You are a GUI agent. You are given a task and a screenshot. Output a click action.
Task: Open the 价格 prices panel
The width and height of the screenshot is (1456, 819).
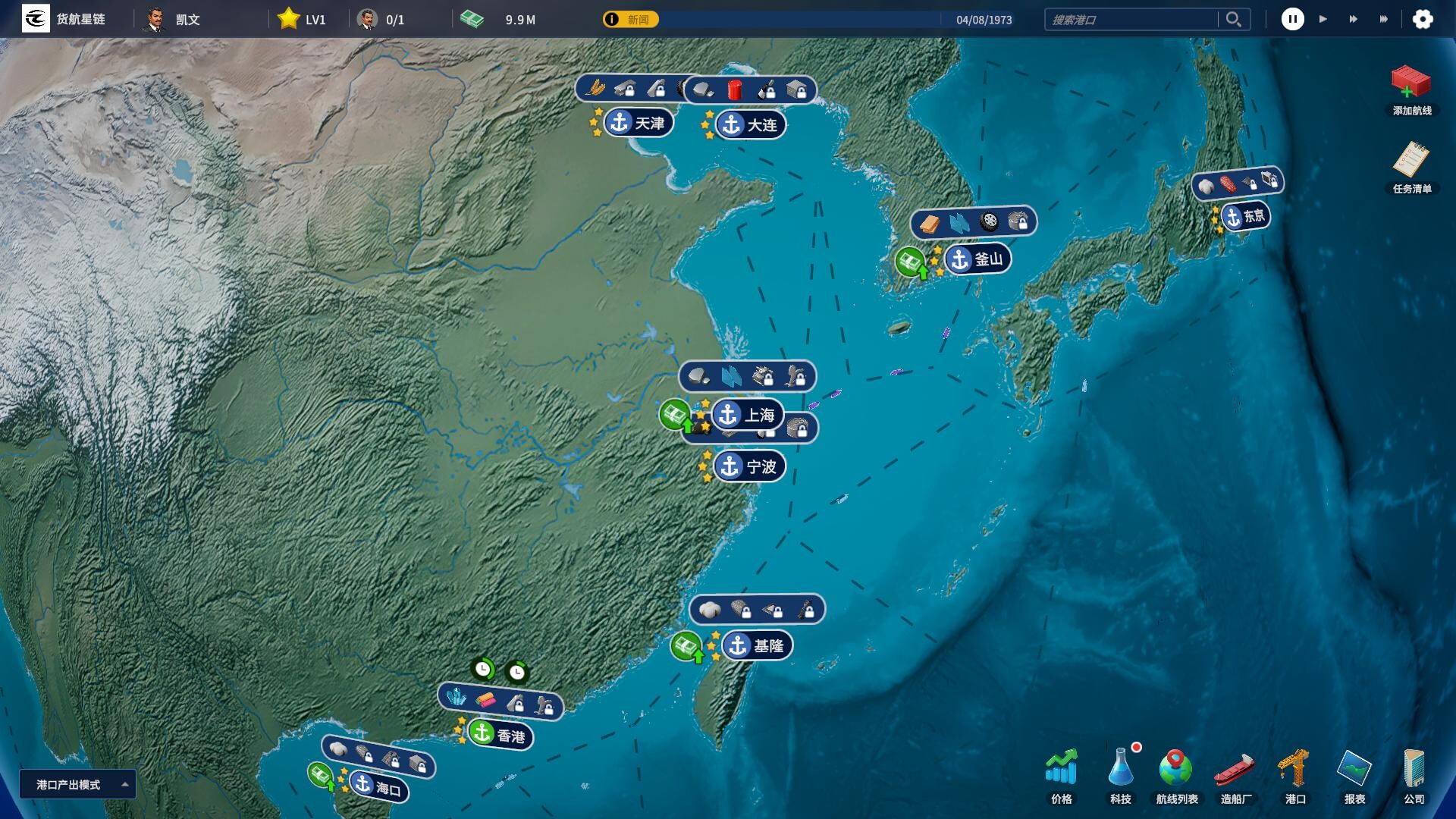pyautogui.click(x=1061, y=773)
